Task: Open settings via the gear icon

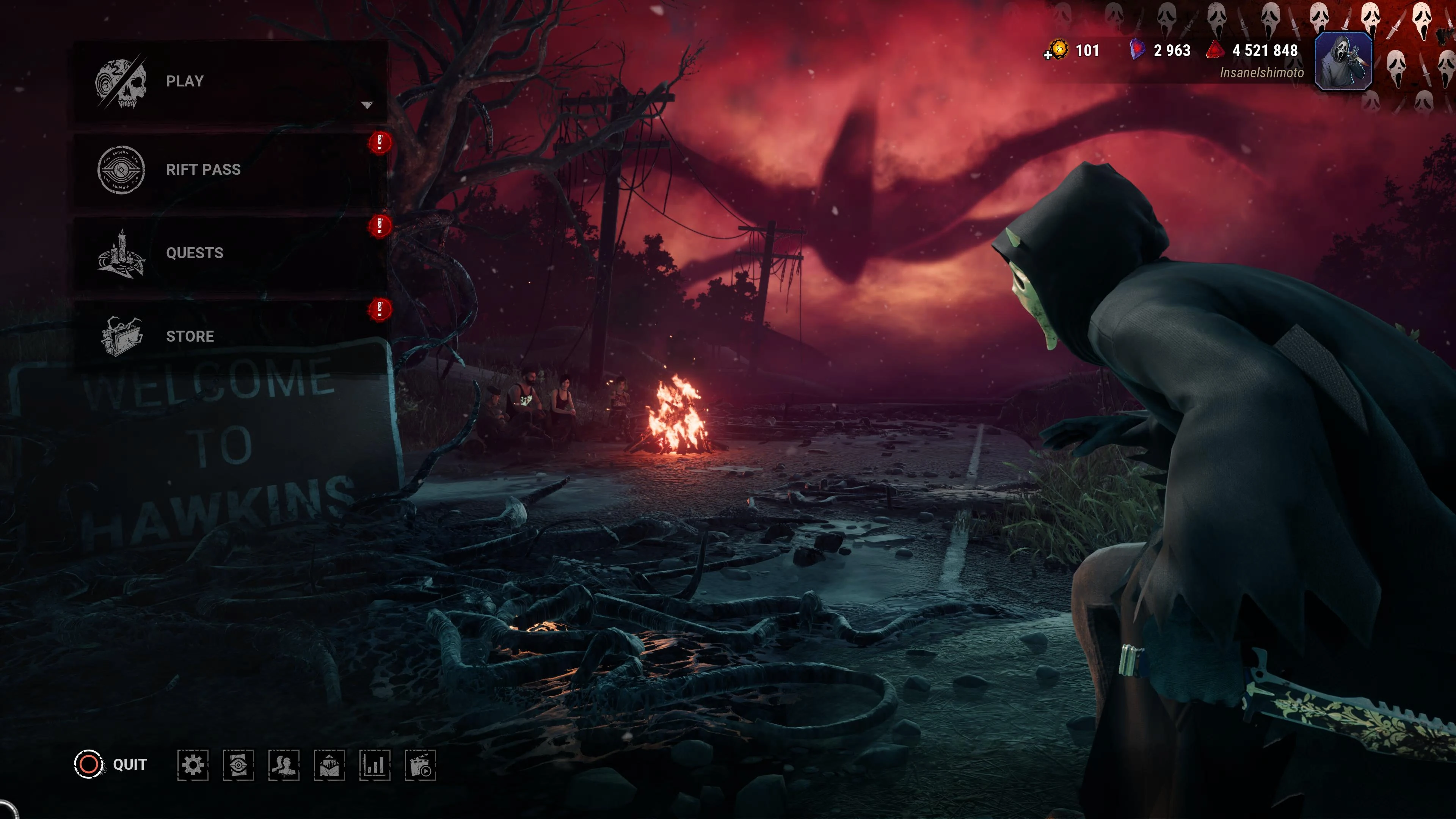Action: 193,765
